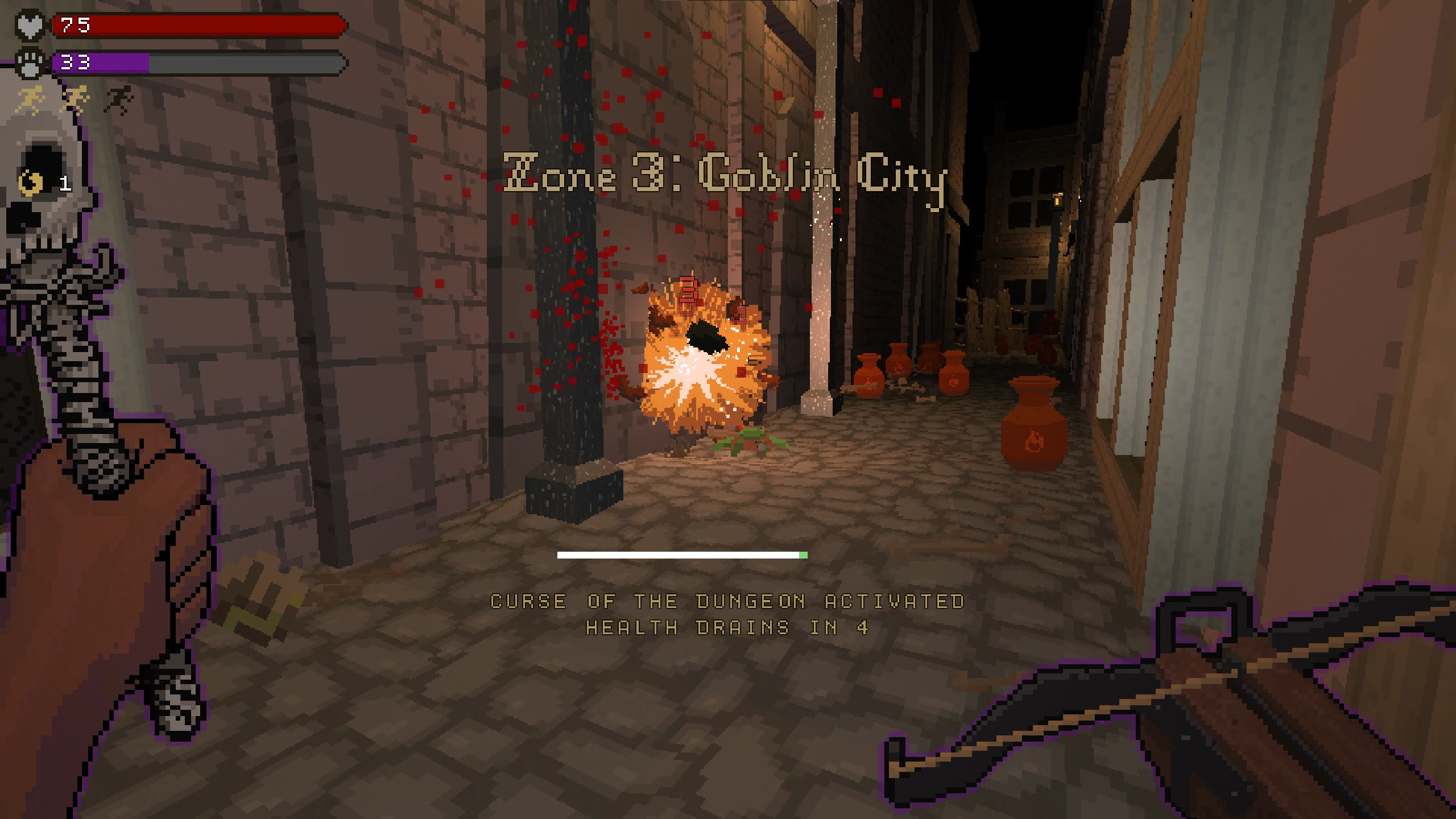Select the paw icon next to the stamina bar

tap(31, 63)
